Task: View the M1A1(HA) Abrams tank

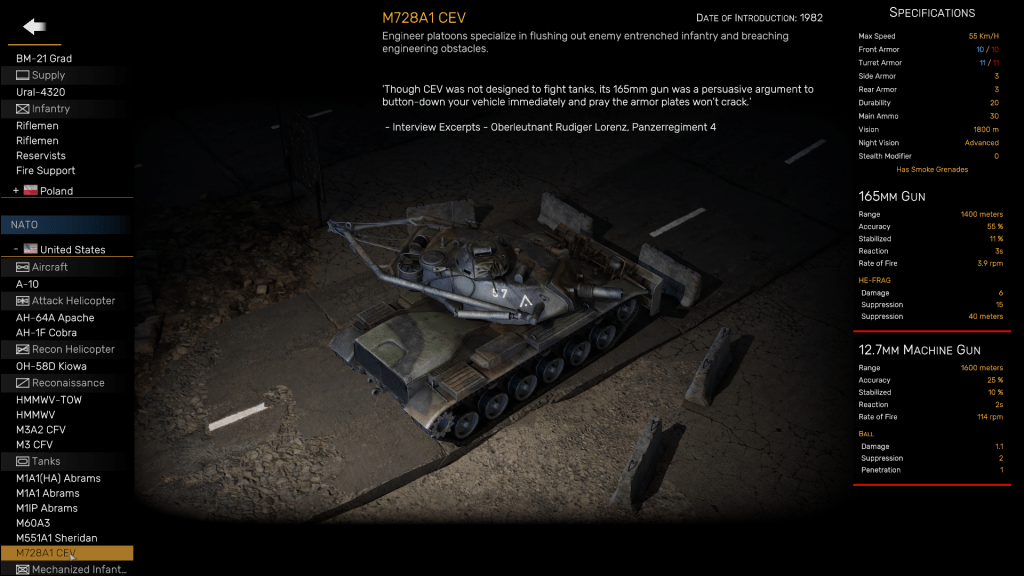Action: [x=58, y=479]
